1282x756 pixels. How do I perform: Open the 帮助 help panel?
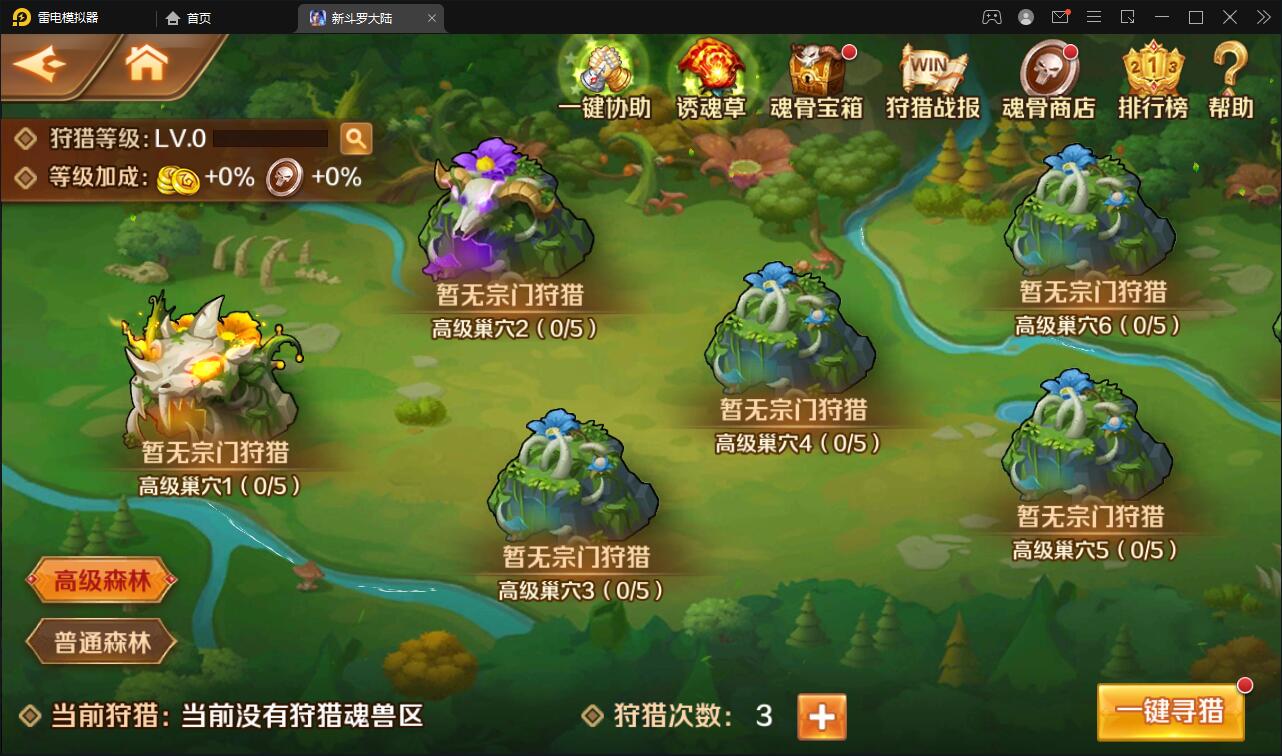(x=1228, y=70)
